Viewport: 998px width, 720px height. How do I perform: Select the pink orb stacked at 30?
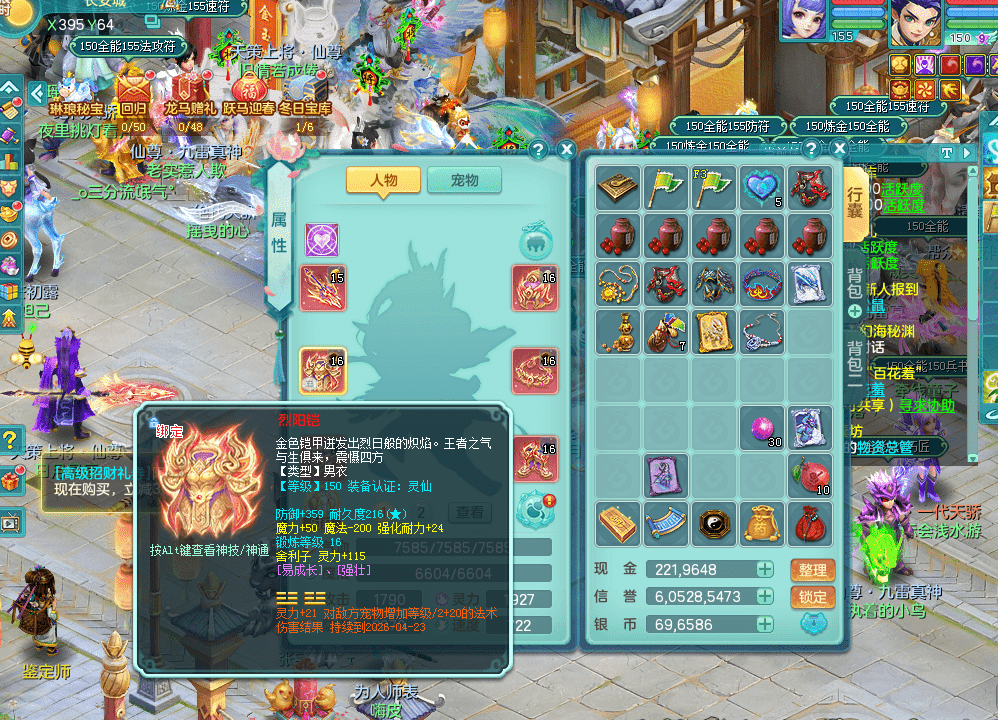coord(762,427)
